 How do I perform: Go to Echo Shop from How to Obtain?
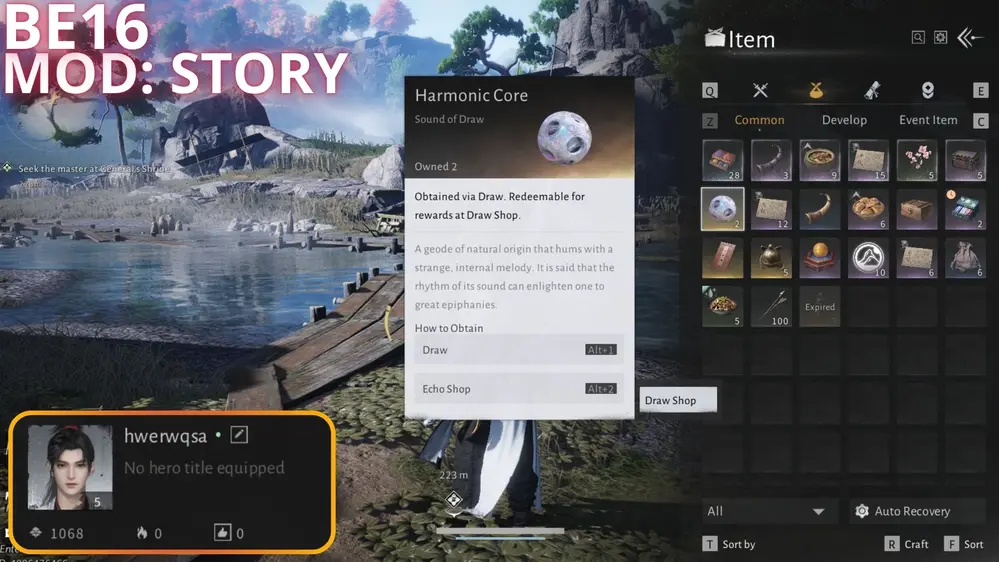click(518, 389)
